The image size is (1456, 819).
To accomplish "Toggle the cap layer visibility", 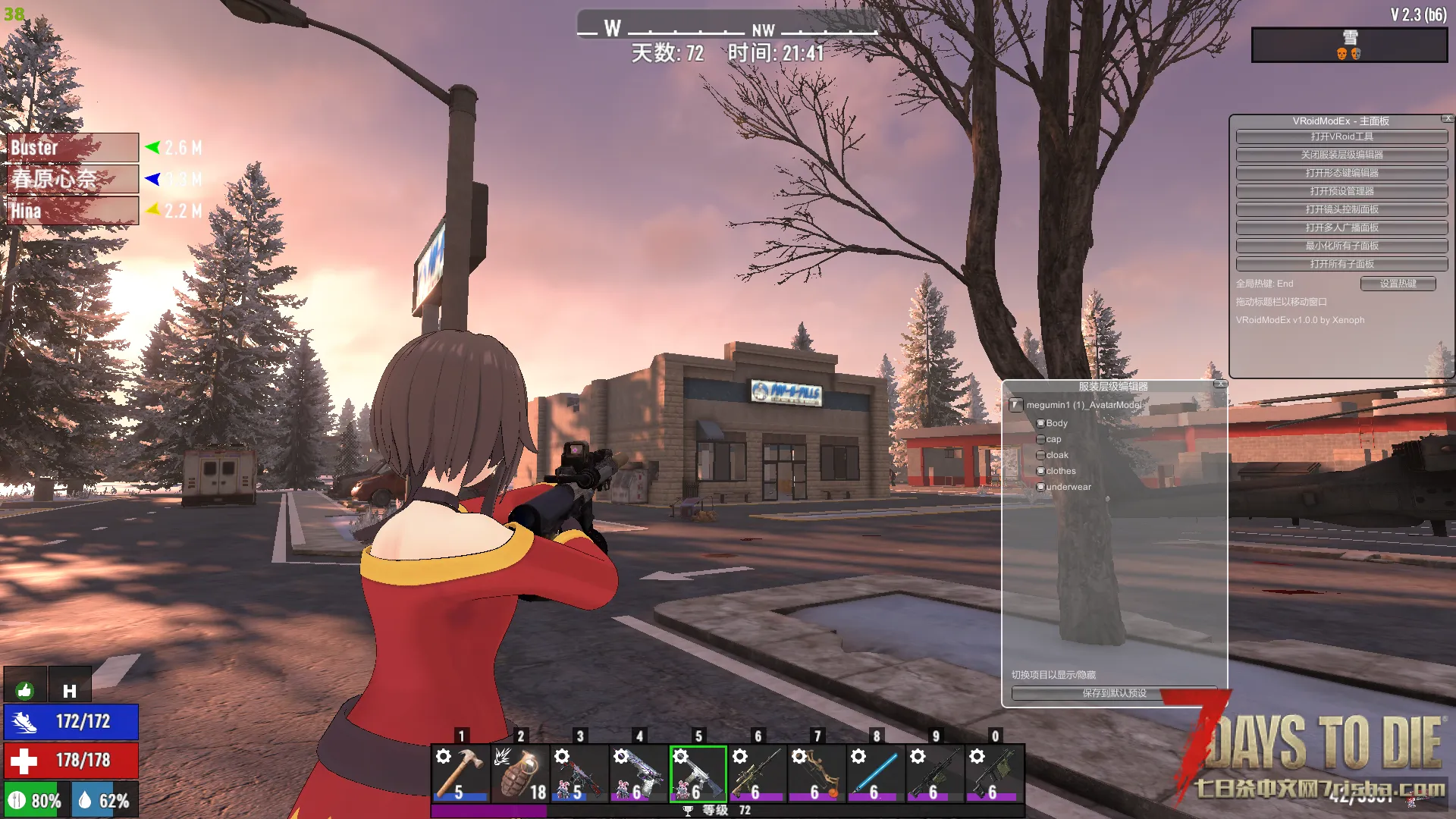I will (1041, 439).
